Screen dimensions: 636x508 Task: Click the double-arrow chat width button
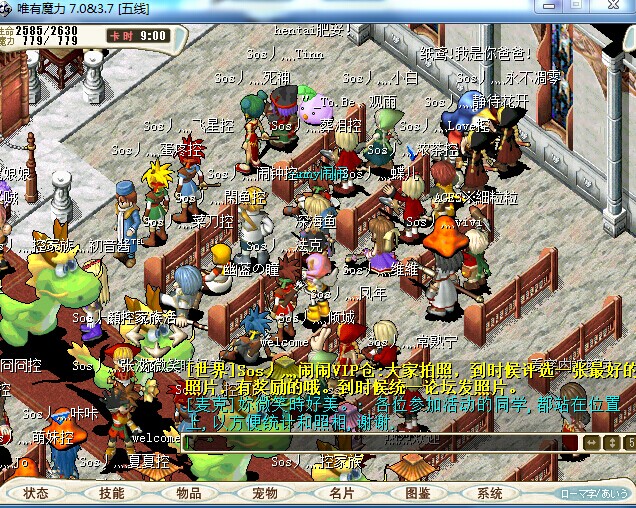coord(591,442)
